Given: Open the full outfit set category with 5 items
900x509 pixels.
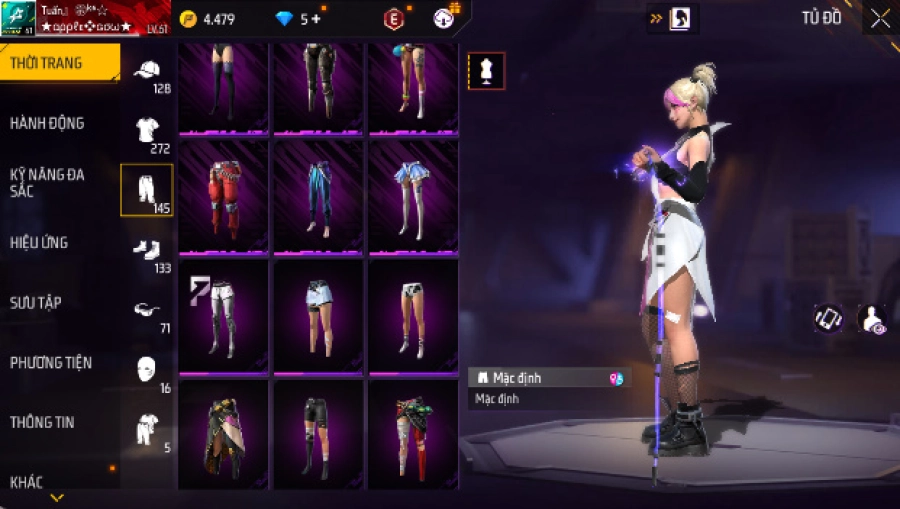Looking at the screenshot, I should click(x=147, y=431).
